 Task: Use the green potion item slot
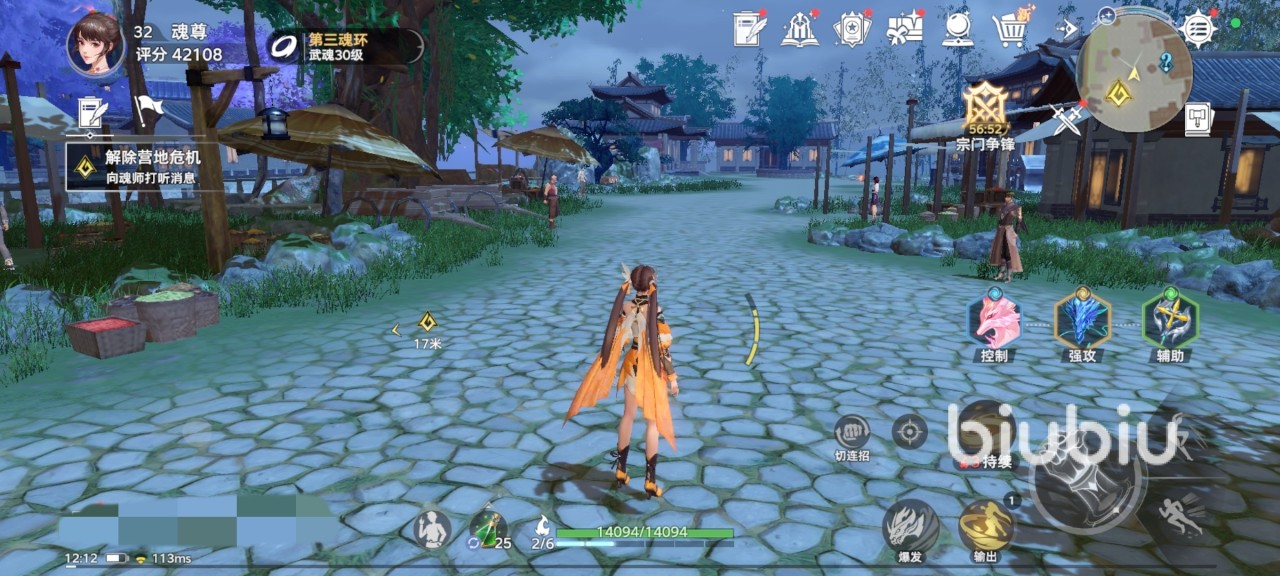[x=488, y=529]
